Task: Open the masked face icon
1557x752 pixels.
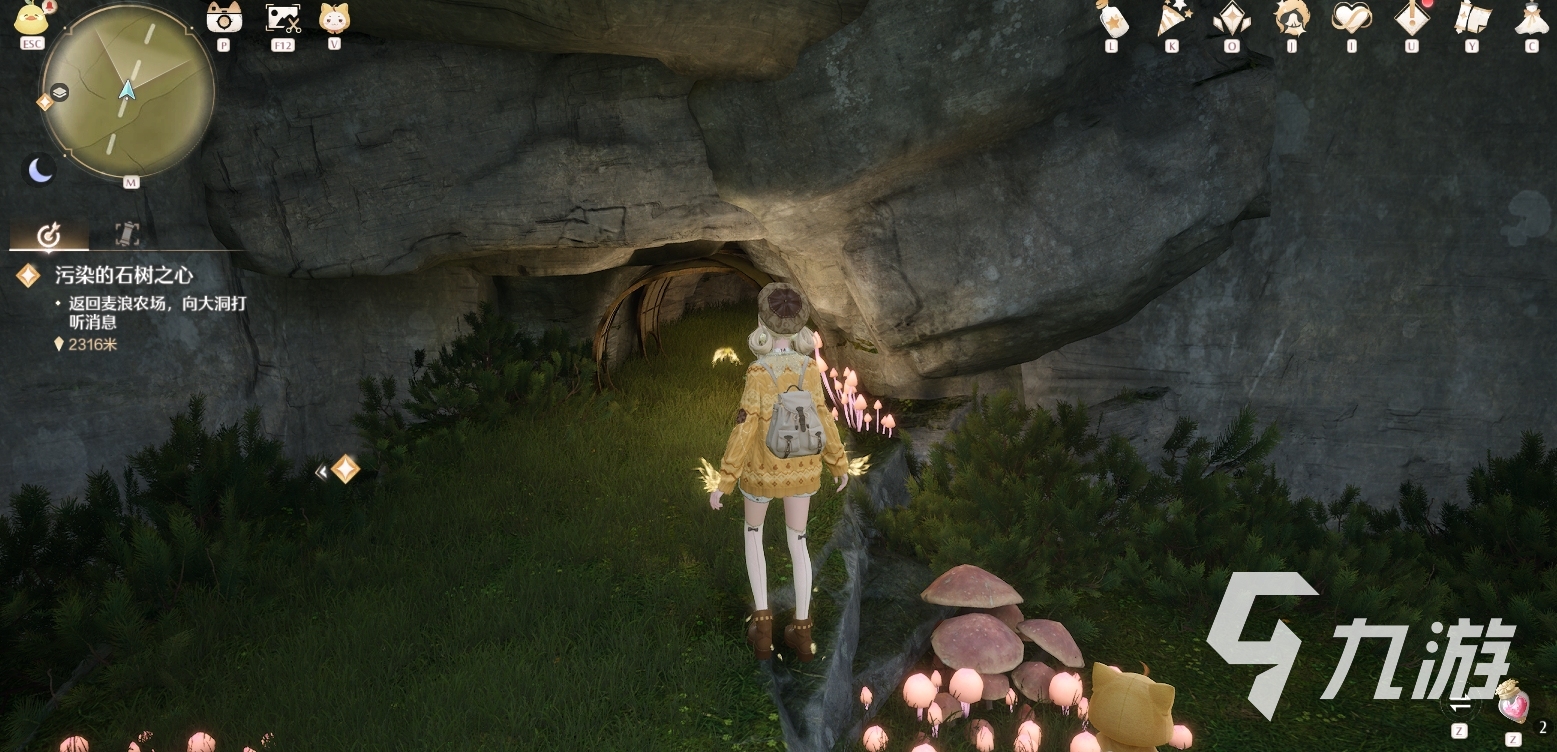Action: coord(1291,19)
